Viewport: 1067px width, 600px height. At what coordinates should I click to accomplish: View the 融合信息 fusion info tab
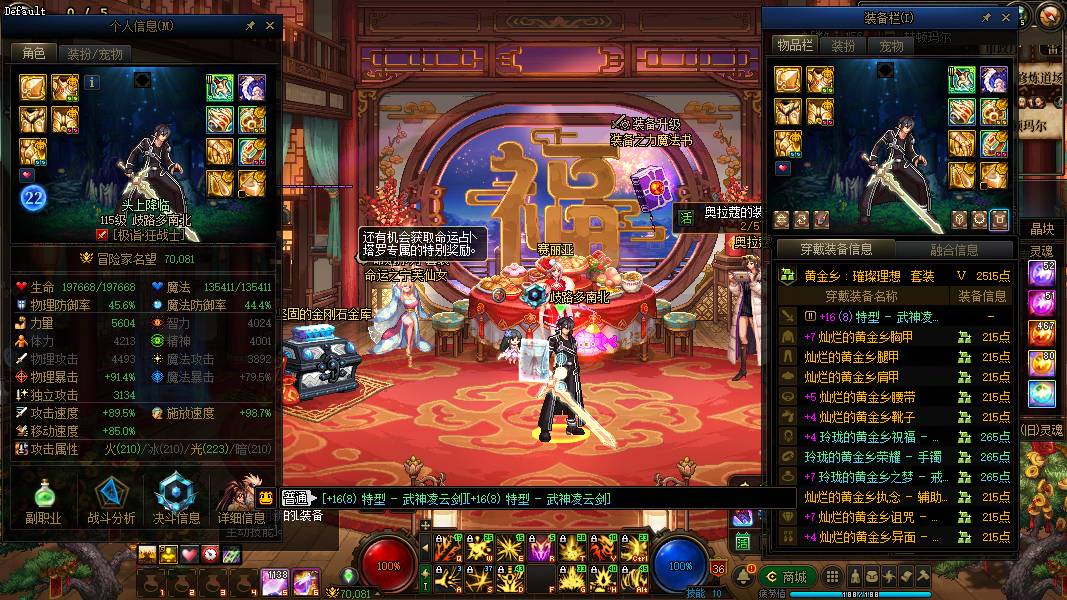pyautogui.click(x=953, y=250)
